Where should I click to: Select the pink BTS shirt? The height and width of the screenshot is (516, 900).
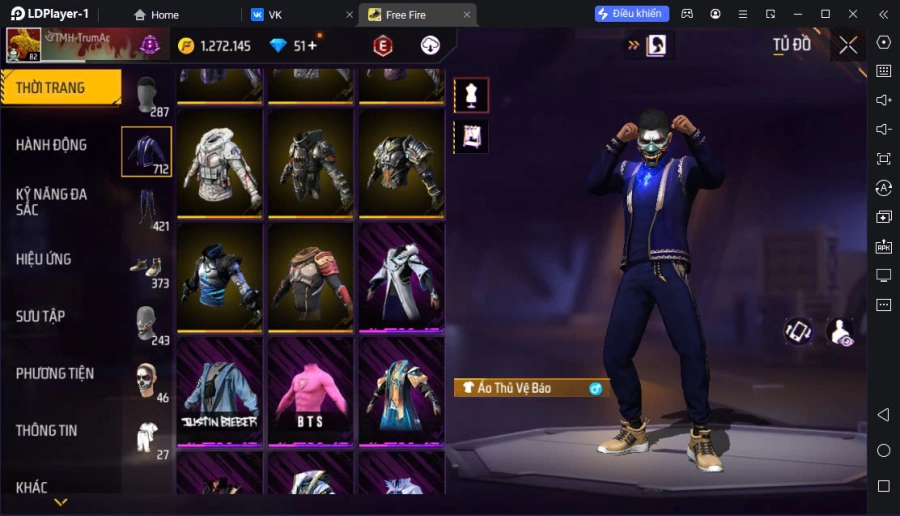[310, 390]
